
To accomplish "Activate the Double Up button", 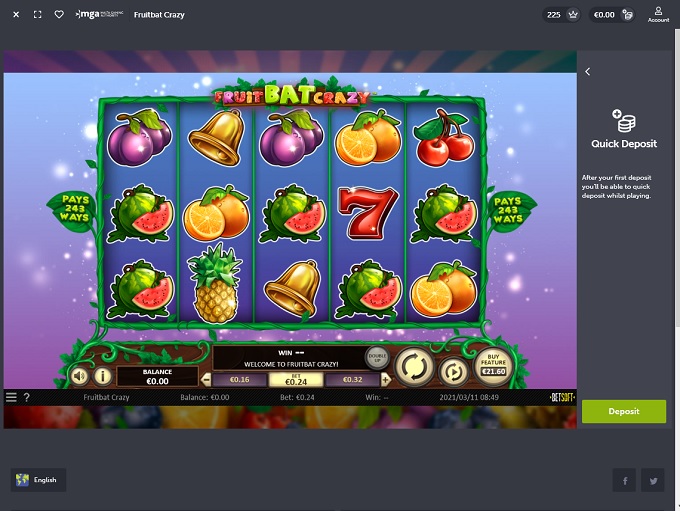I will (x=376, y=357).
